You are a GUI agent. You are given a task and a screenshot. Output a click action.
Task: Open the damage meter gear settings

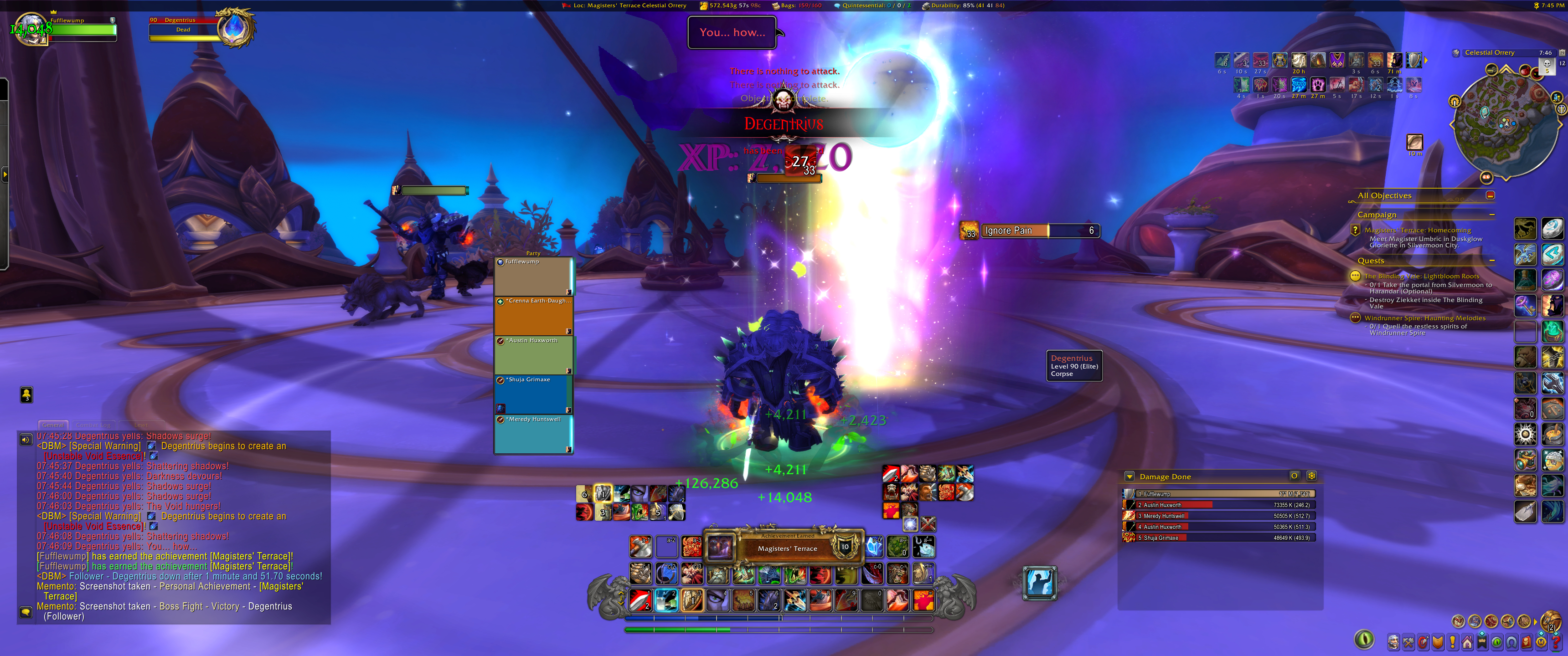[1311, 476]
